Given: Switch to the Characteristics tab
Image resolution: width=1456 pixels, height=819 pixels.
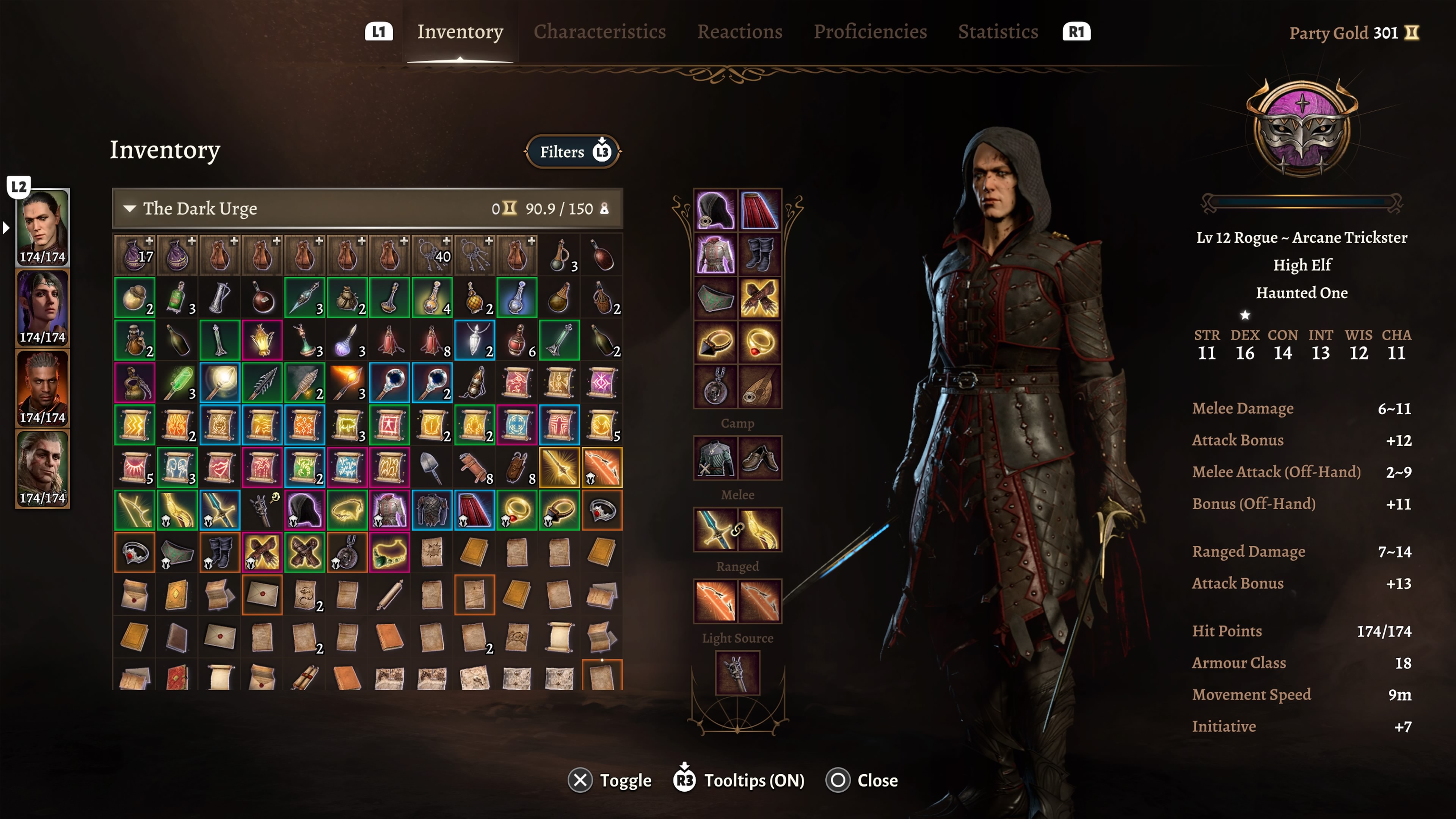Looking at the screenshot, I should click(x=599, y=31).
